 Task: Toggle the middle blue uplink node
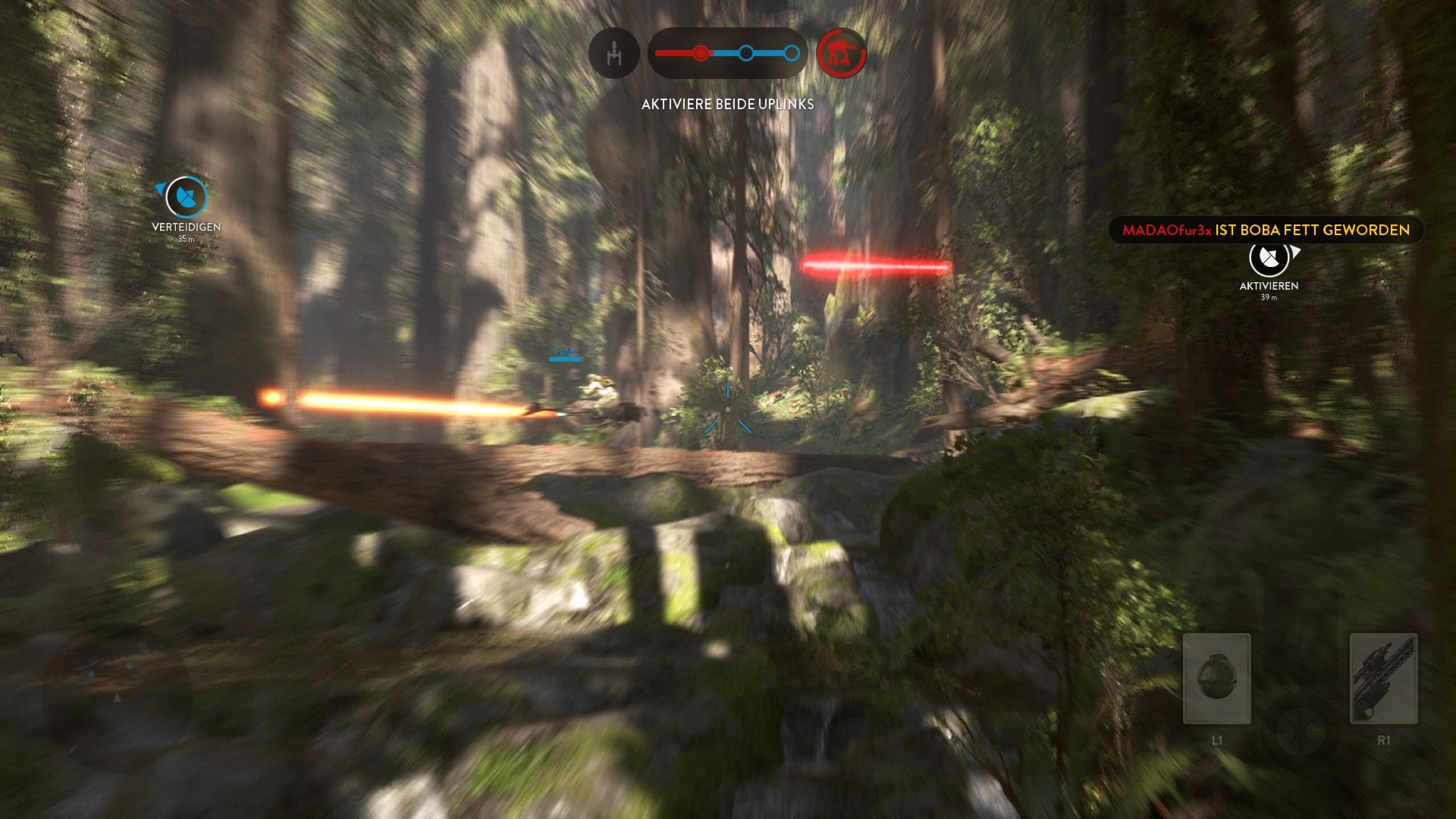click(x=747, y=53)
